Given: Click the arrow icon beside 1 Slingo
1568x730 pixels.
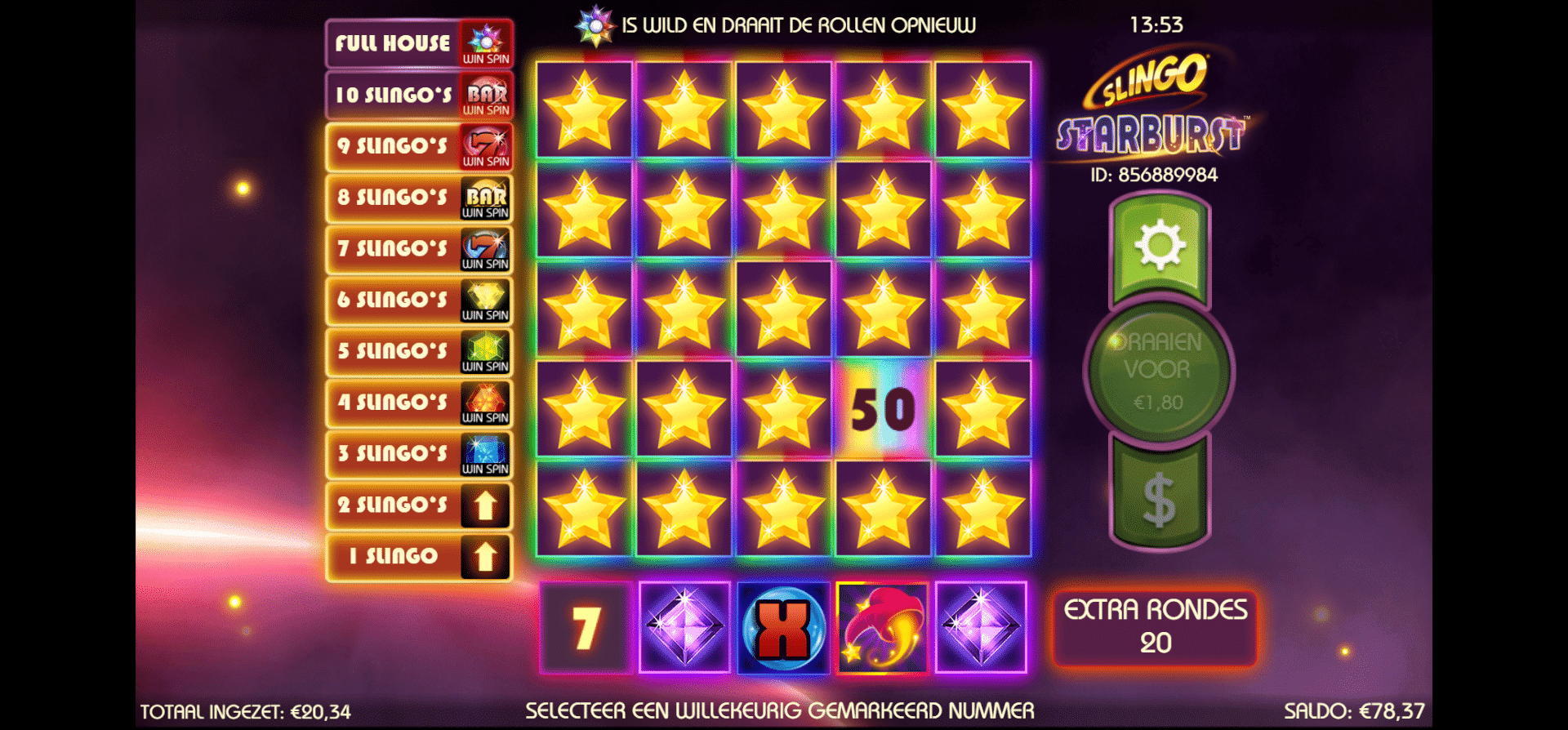Looking at the screenshot, I should (x=485, y=557).
